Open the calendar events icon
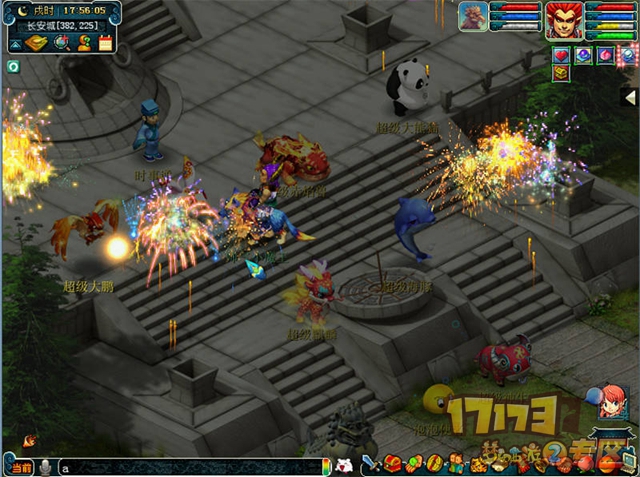The width and height of the screenshot is (640, 477). pos(105,42)
